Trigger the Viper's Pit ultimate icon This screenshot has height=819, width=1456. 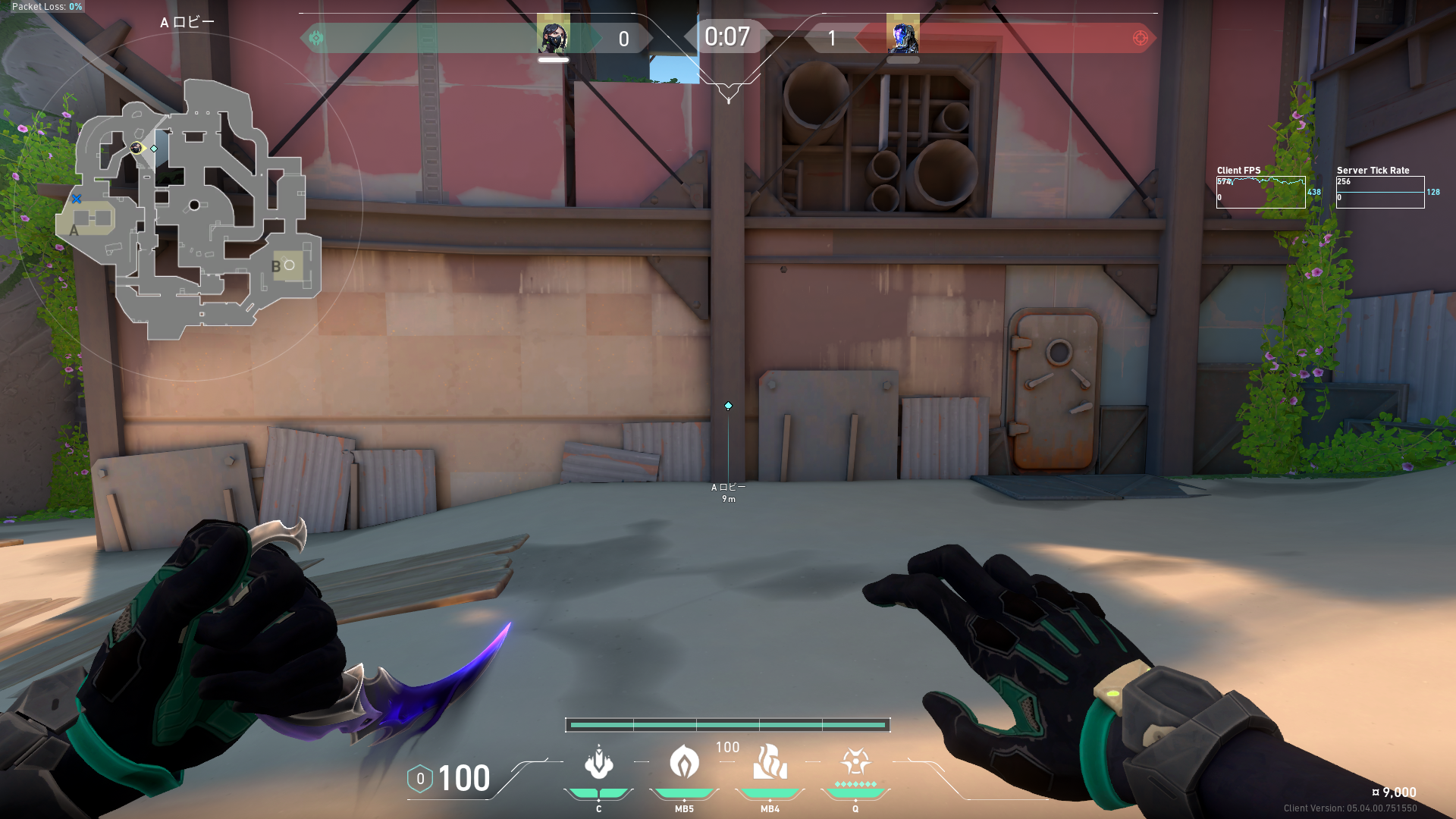click(x=855, y=761)
